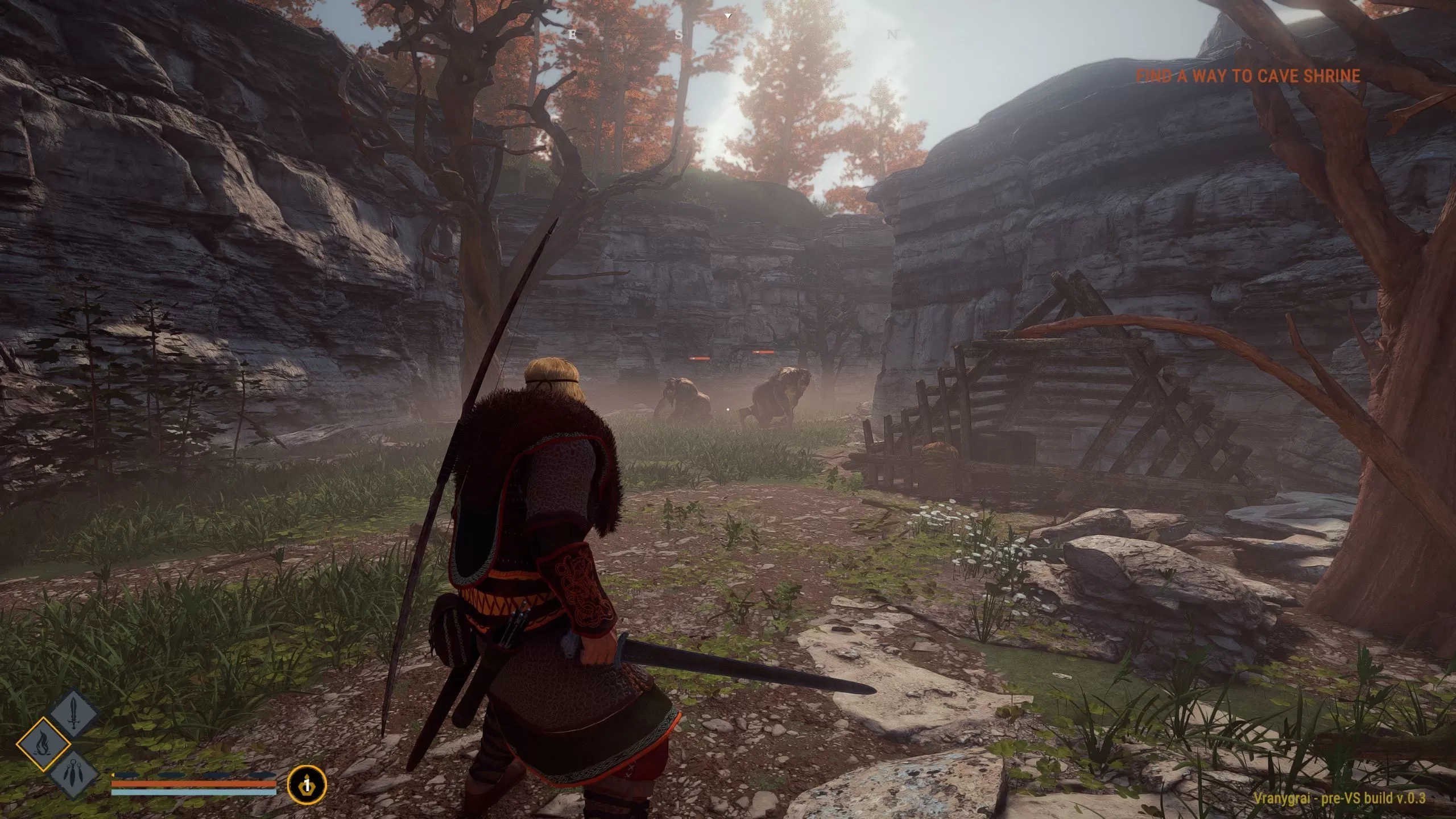The width and height of the screenshot is (1456, 819).
Task: Click the E letter on the compass strip
Action: (572, 35)
